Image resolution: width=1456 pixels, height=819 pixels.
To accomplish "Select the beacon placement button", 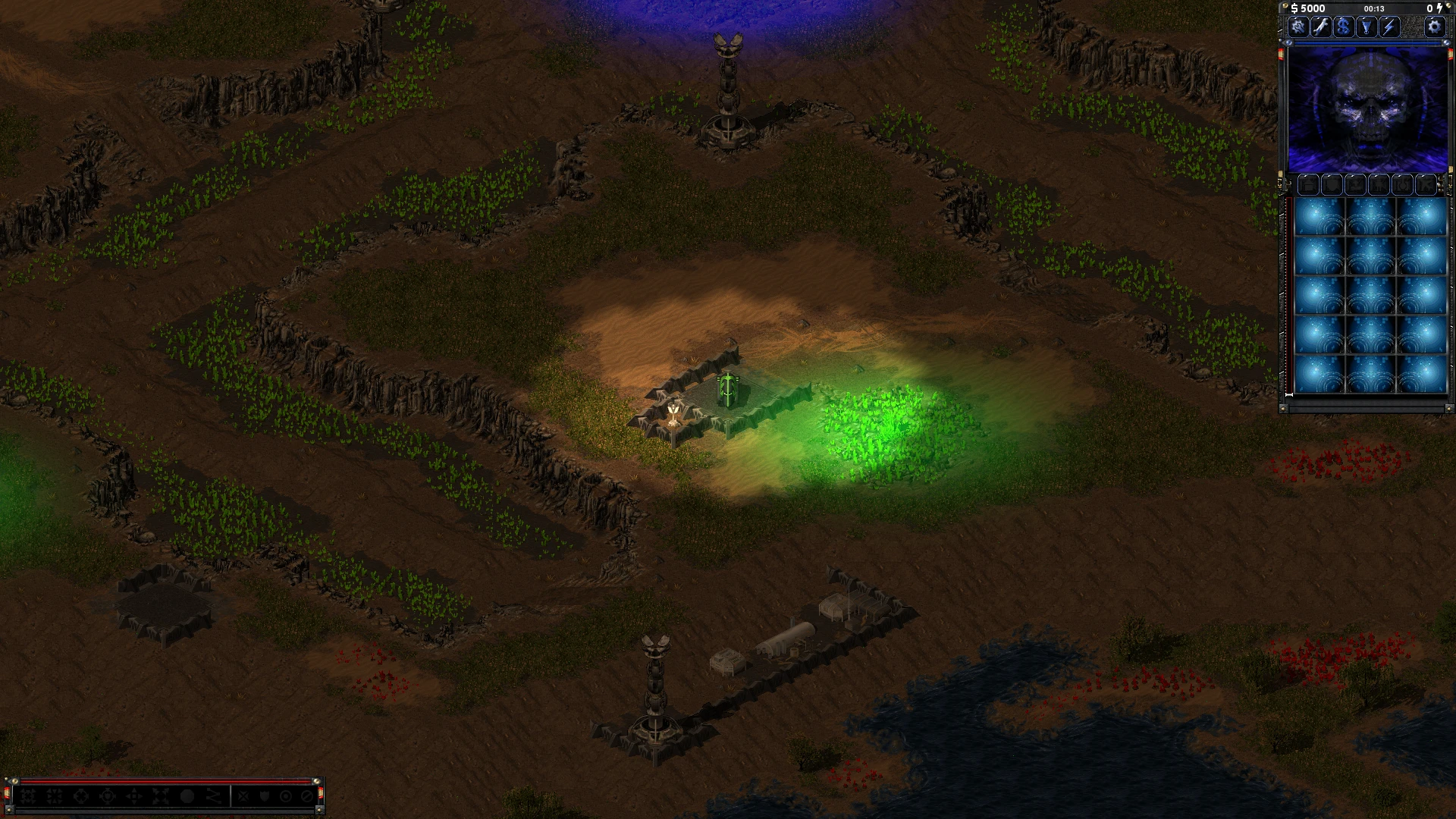I will (1367, 27).
